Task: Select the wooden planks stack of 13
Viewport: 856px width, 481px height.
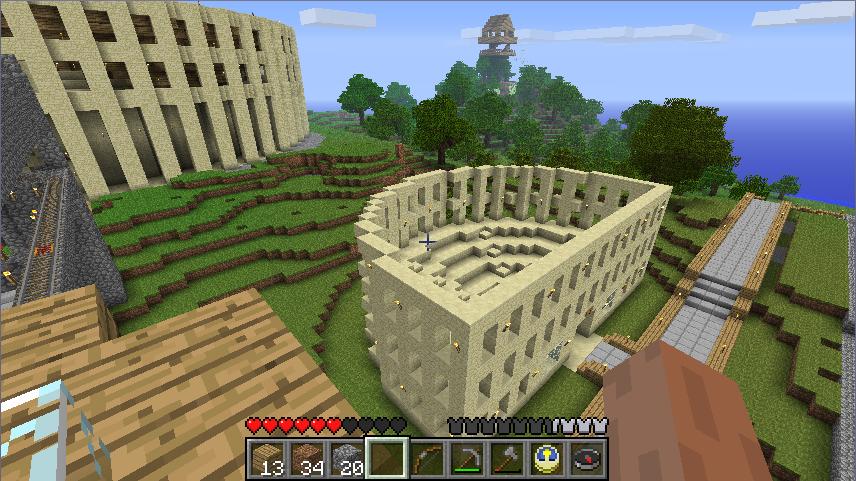Action: click(266, 459)
